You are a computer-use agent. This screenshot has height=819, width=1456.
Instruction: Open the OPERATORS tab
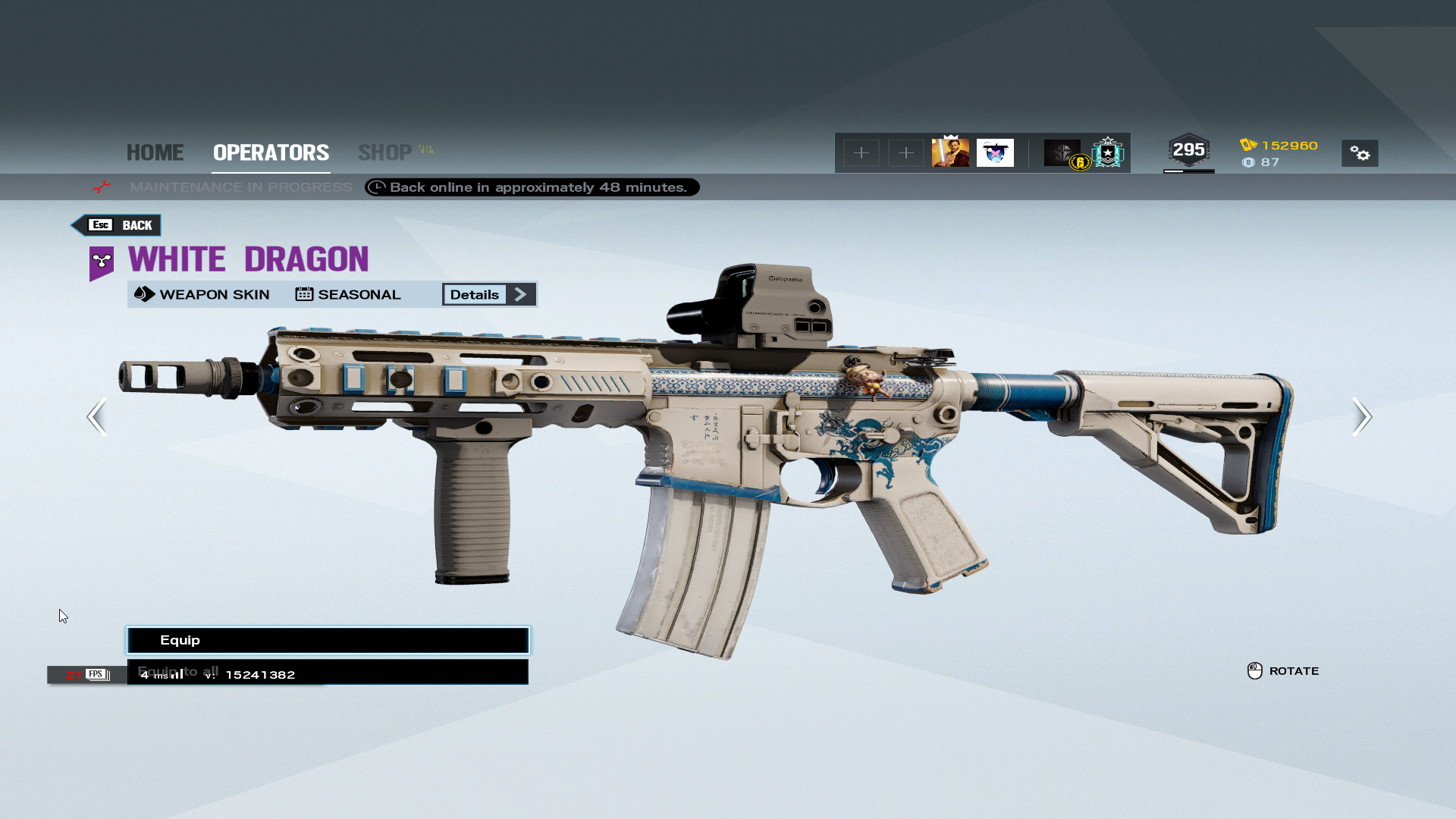point(271,152)
